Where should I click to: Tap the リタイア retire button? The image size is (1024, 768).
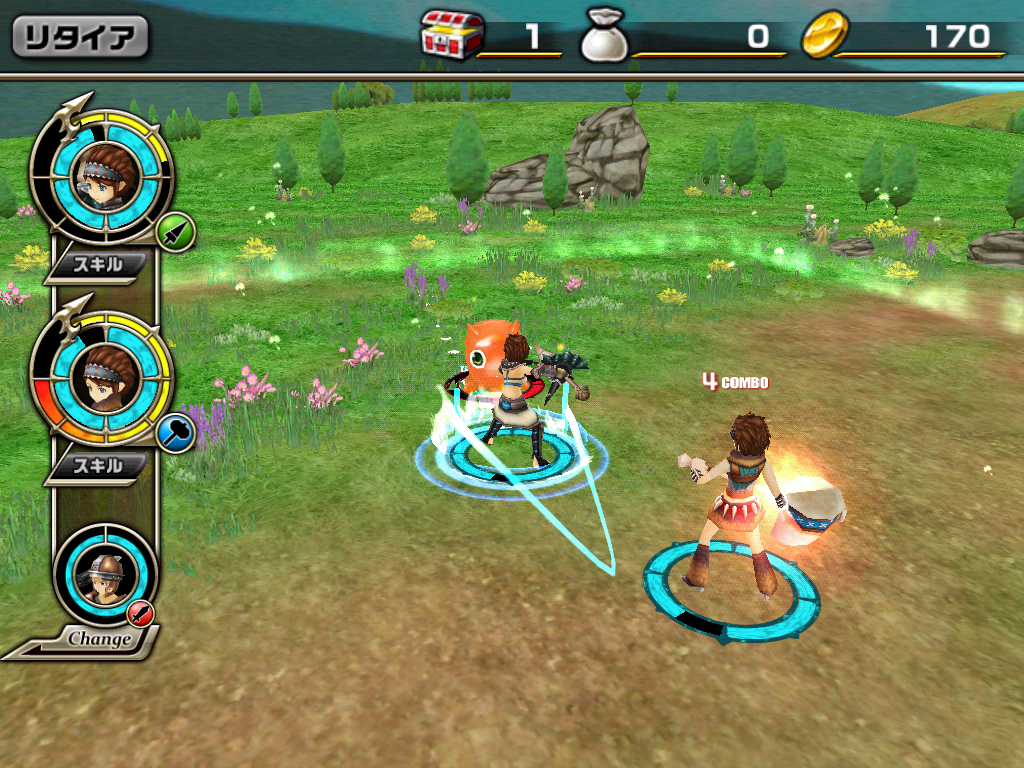point(80,38)
